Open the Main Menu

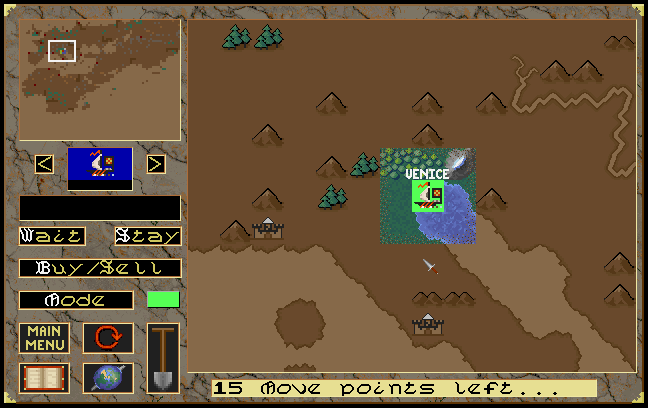44,338
